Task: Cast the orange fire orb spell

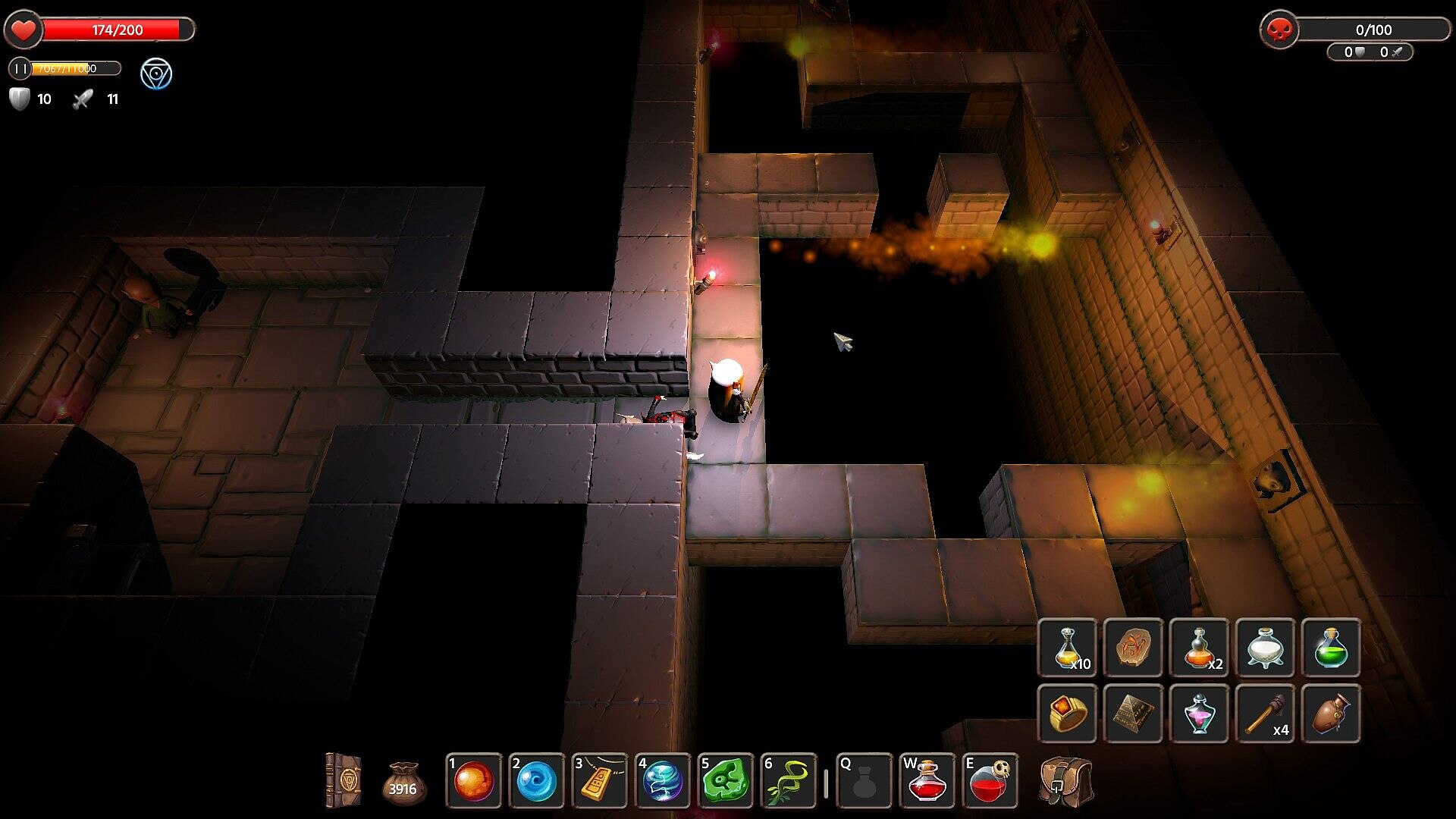Action: pos(474,781)
